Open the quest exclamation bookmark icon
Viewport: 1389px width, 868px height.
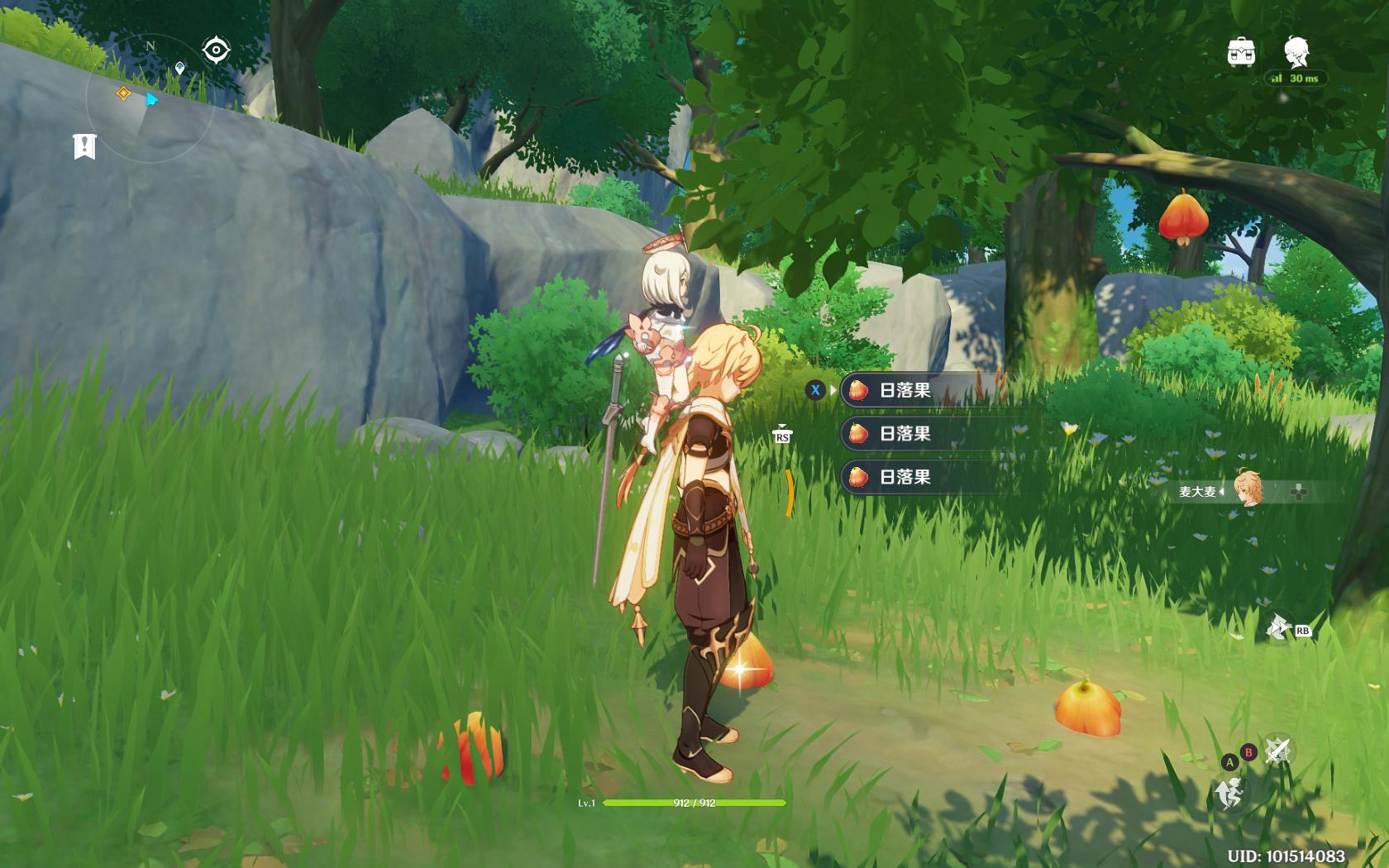pos(84,146)
